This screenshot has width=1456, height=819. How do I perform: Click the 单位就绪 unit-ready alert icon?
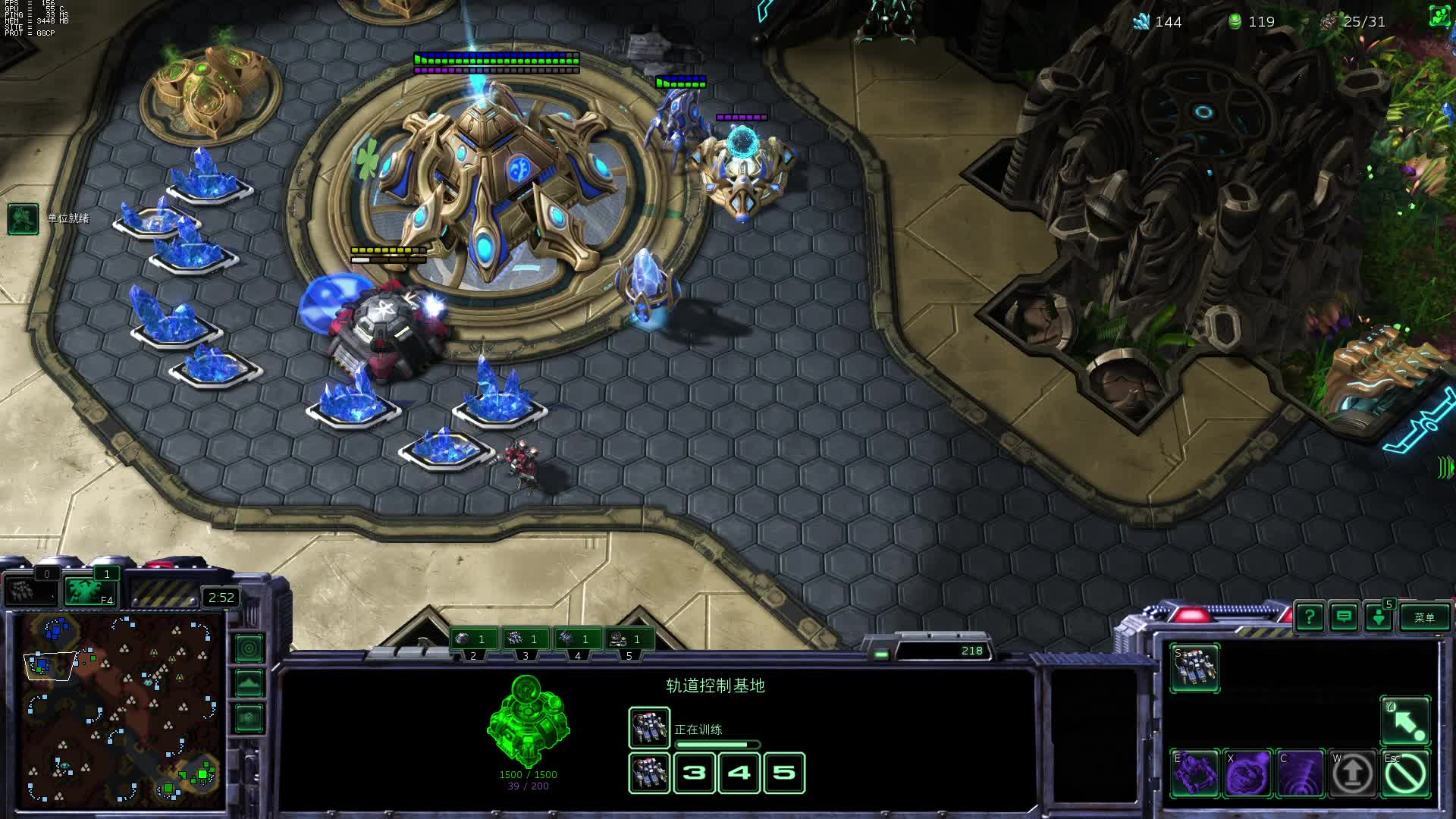coord(23,219)
